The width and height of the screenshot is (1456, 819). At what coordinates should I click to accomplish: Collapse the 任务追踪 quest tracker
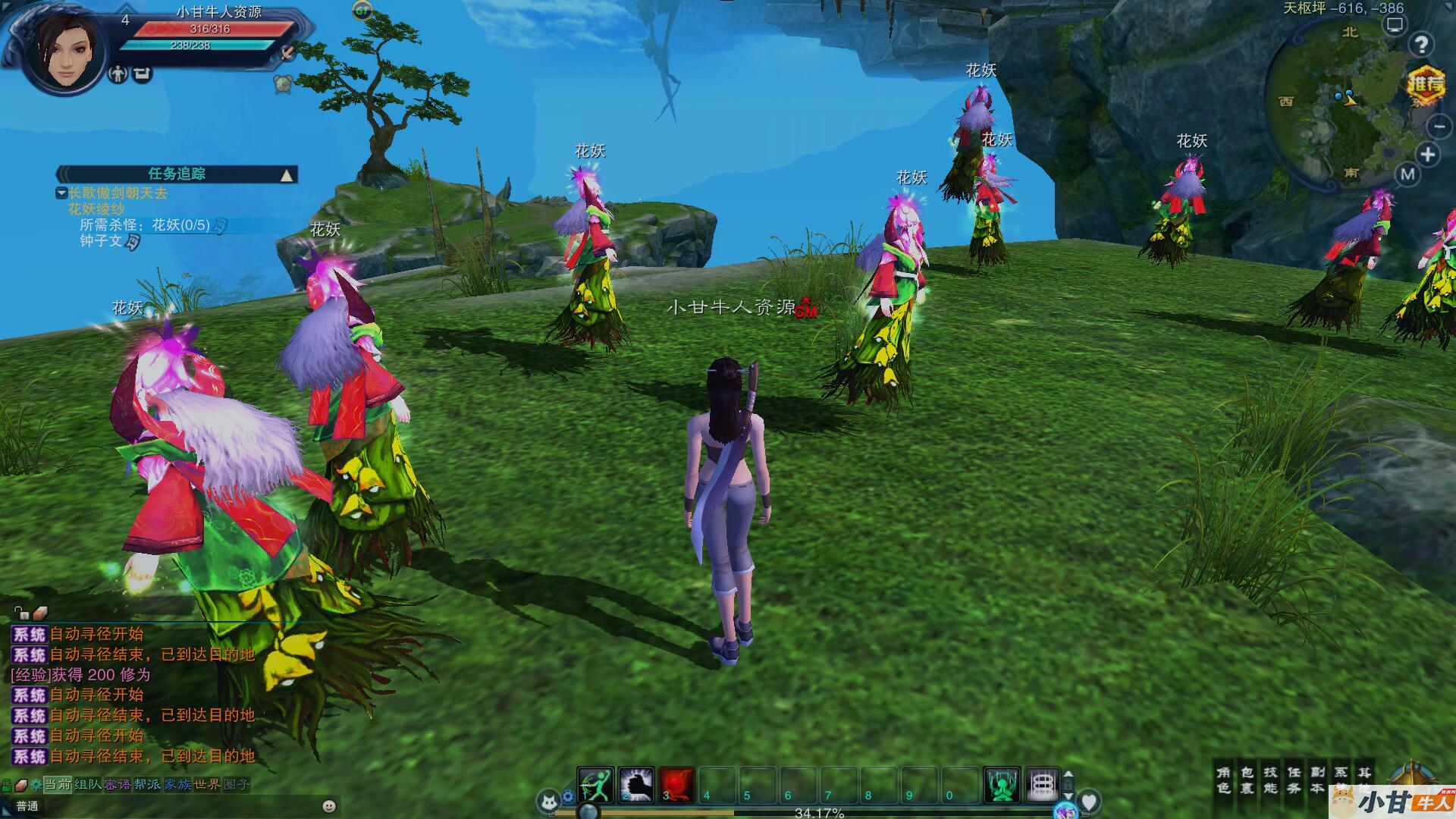point(287,175)
